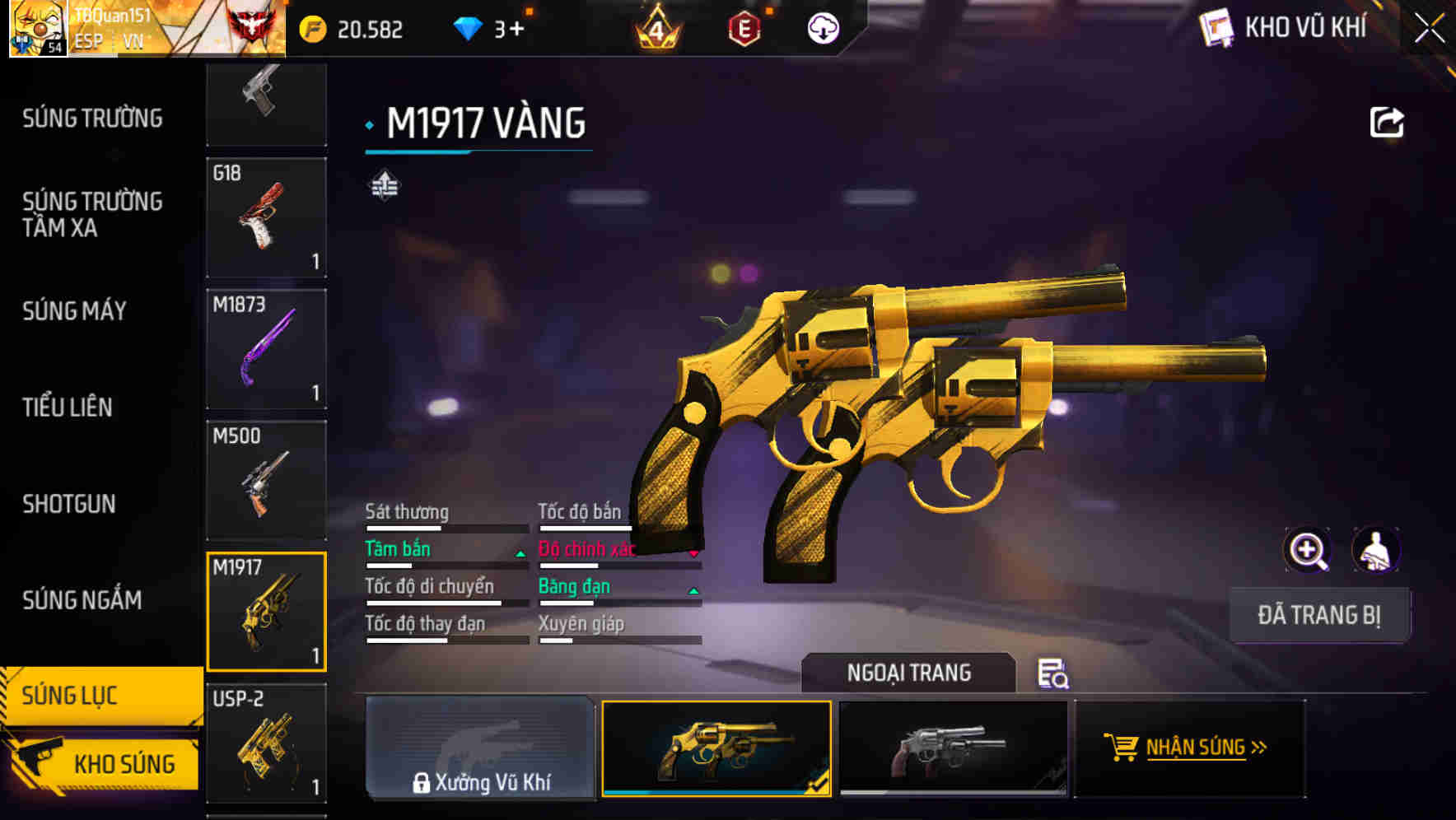The image size is (1456, 820).
Task: Select the Súng Ngắm category
Action: (82, 600)
